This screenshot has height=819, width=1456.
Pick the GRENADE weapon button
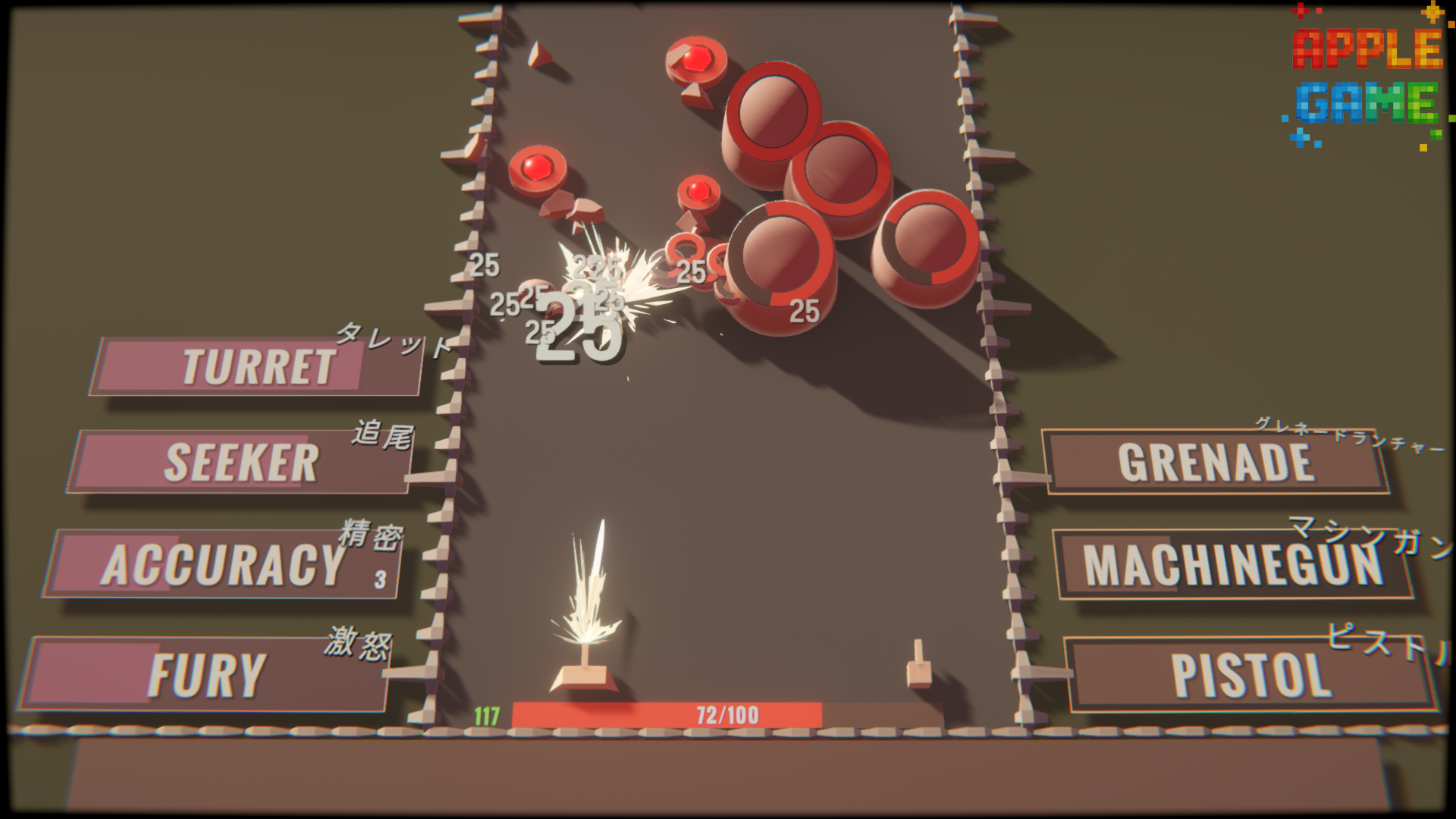pos(1215,463)
